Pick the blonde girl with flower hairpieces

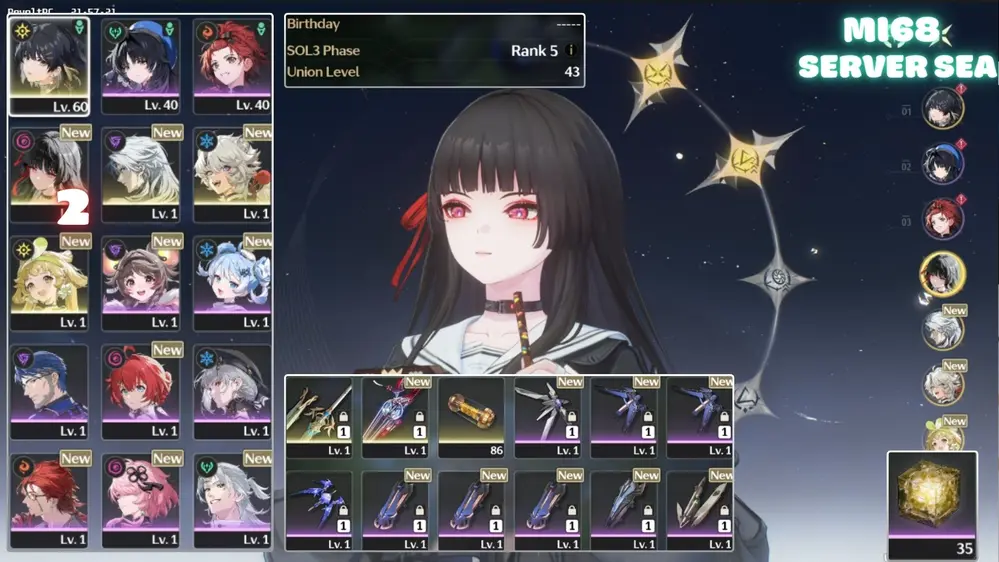[49, 283]
